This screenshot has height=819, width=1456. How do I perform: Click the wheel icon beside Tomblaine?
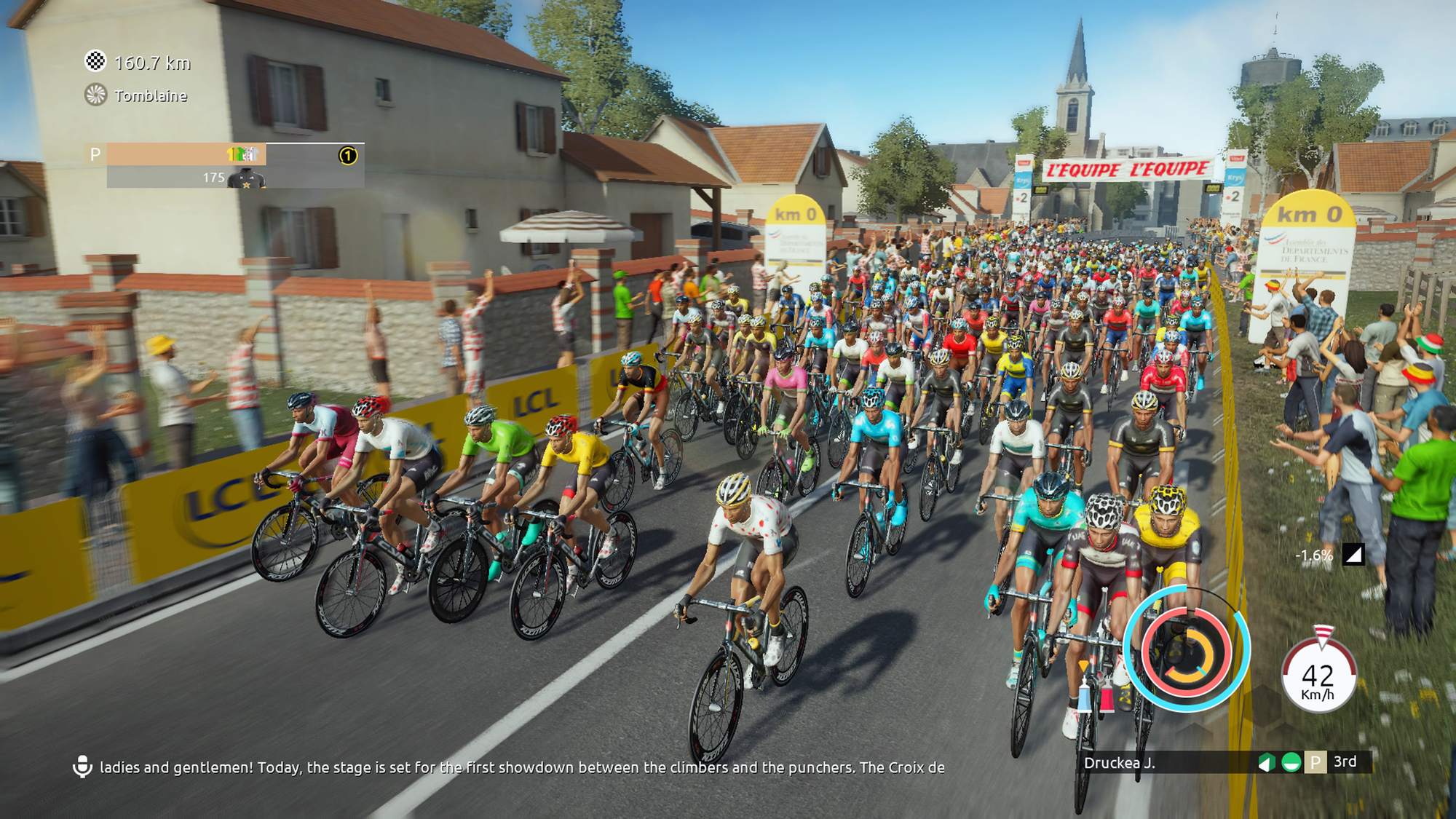(x=95, y=95)
